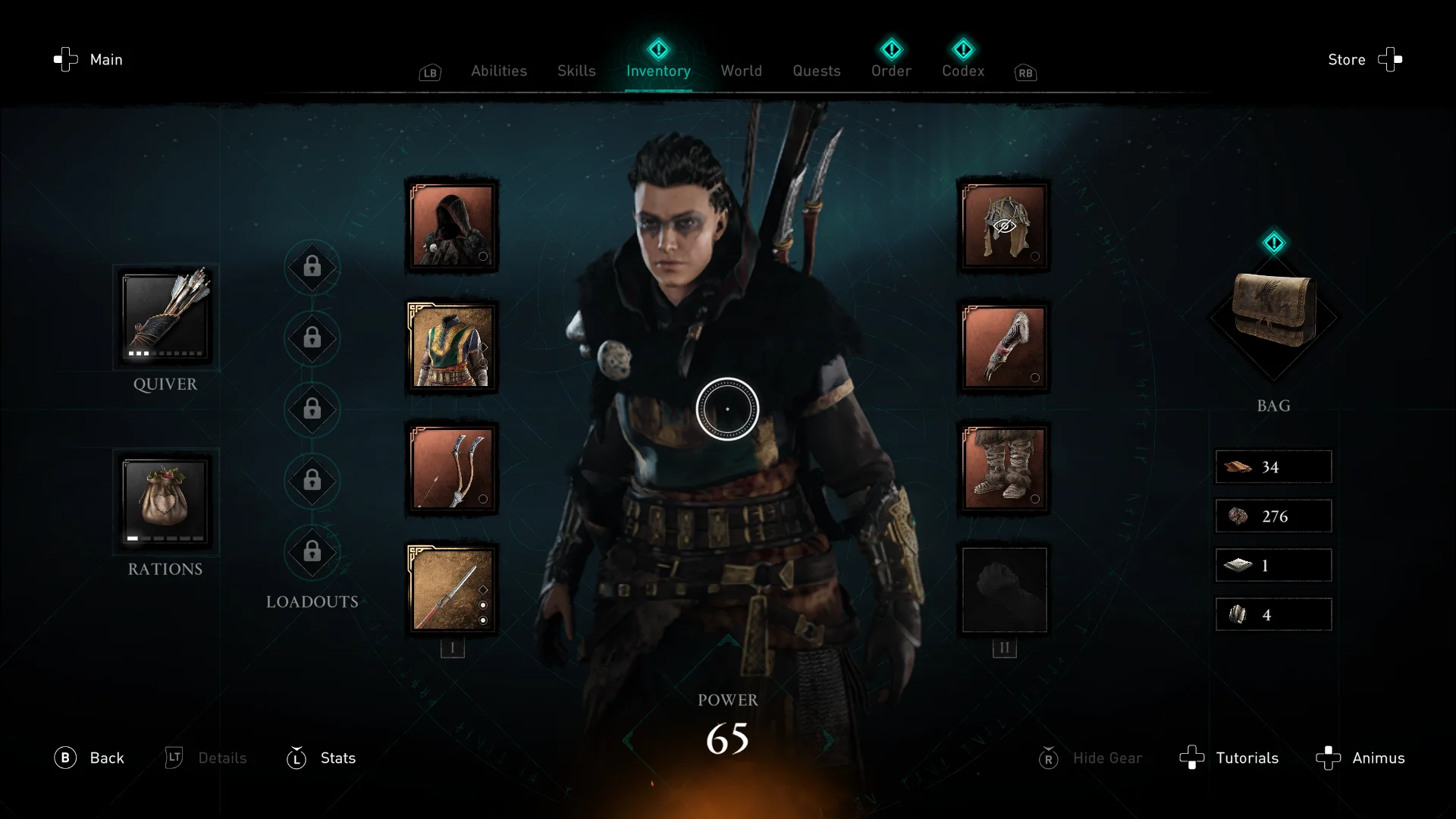Select the fur boots slot
The height and width of the screenshot is (819, 1456).
click(x=1004, y=468)
